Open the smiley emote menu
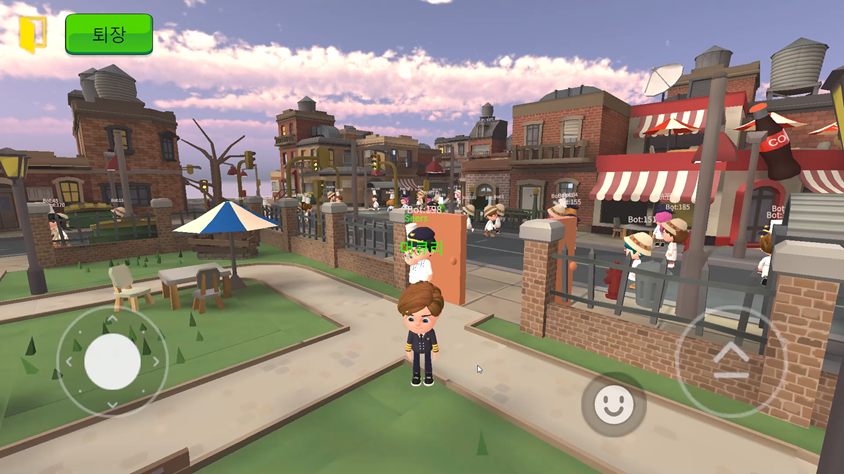 click(x=613, y=404)
